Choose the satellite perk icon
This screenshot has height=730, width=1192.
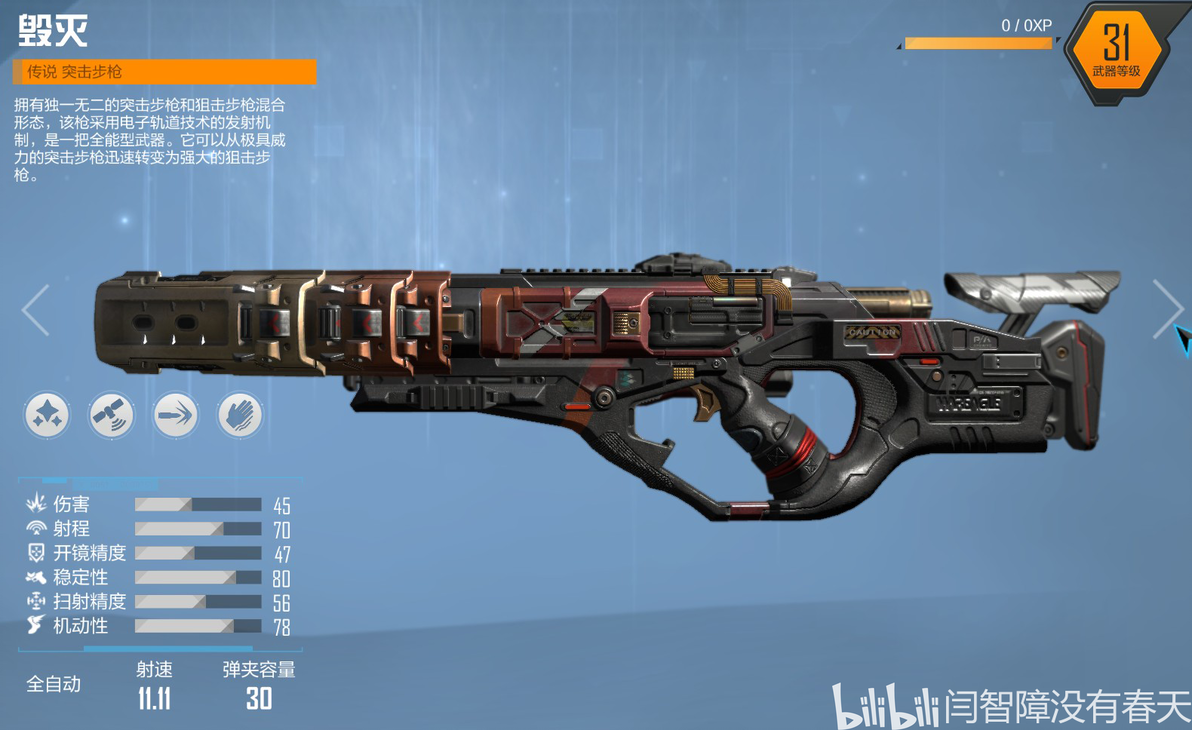[111, 414]
